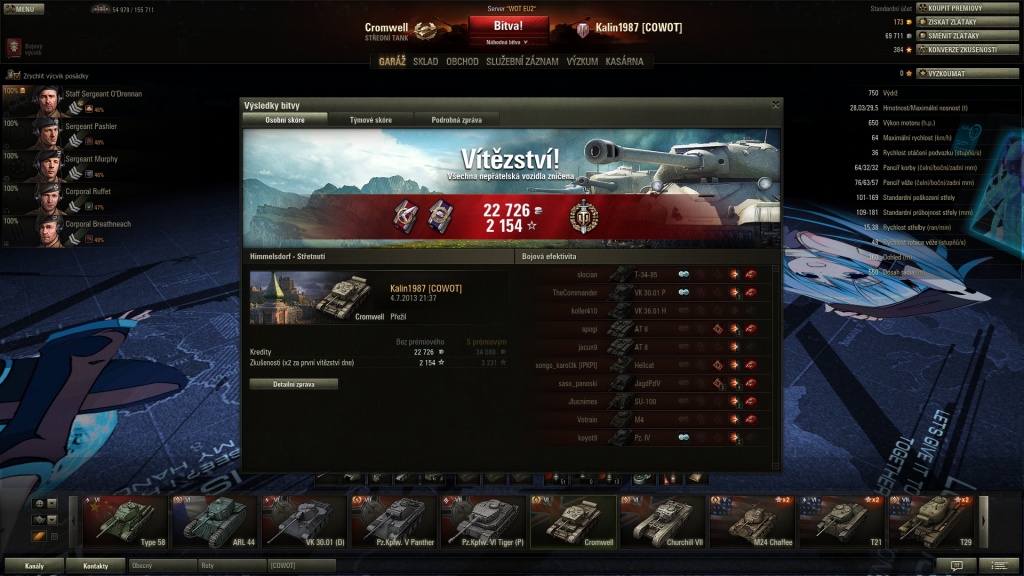Open the Kontakty contacts button
1024x576 pixels.
(x=96, y=566)
